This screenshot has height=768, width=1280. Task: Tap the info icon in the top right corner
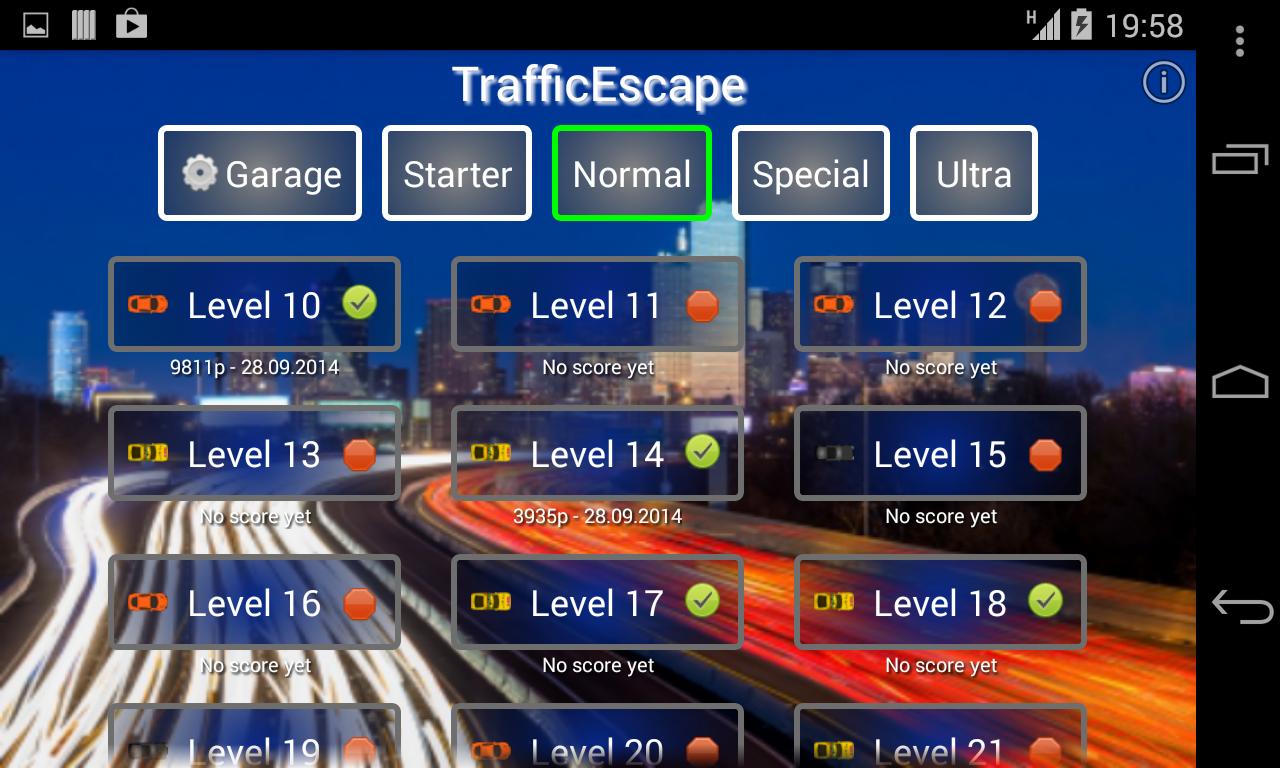pyautogui.click(x=1163, y=83)
